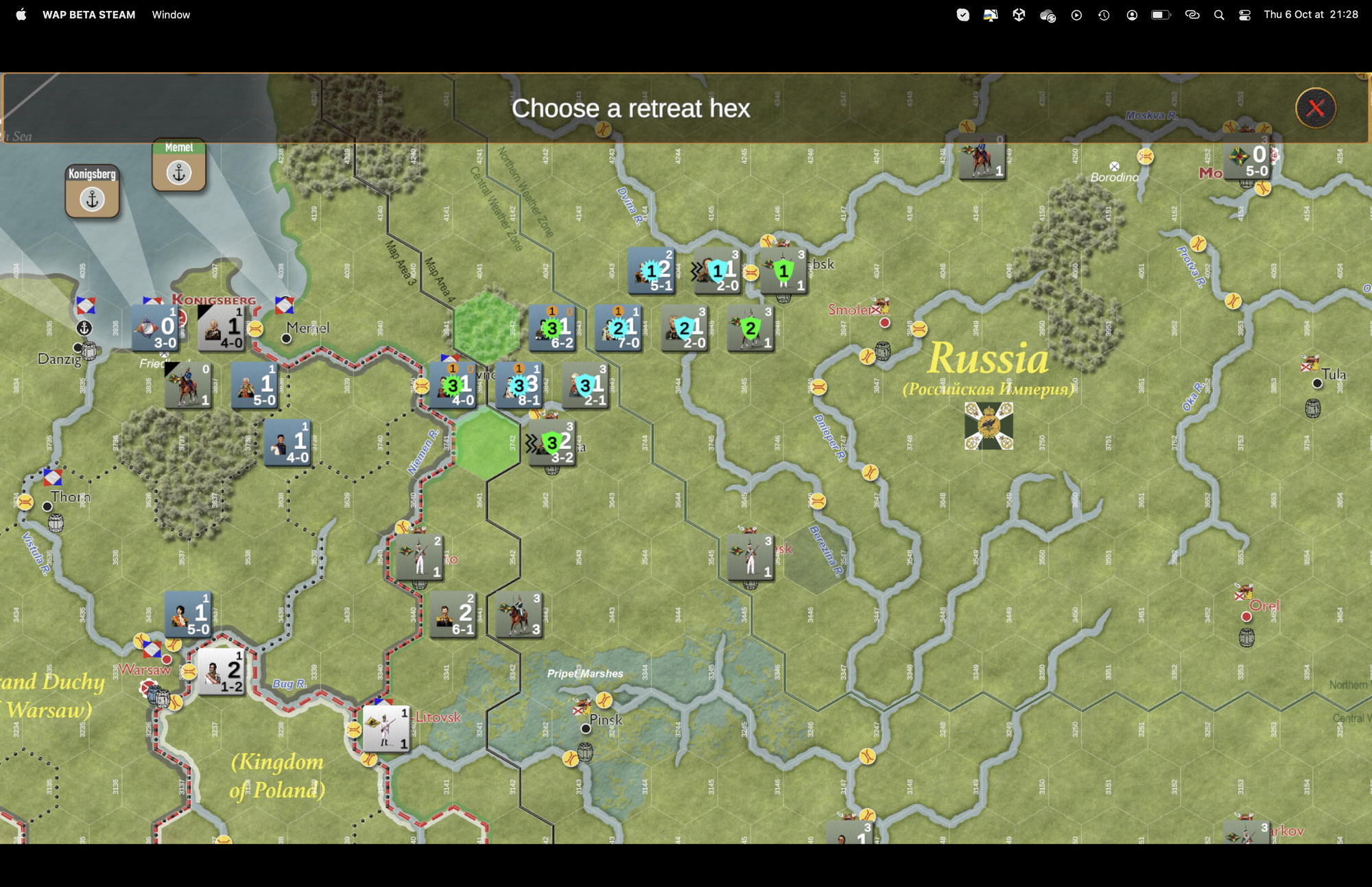Click the black anchor symbol beside Danzig
Viewport: 1372px width, 887px height.
click(84, 328)
